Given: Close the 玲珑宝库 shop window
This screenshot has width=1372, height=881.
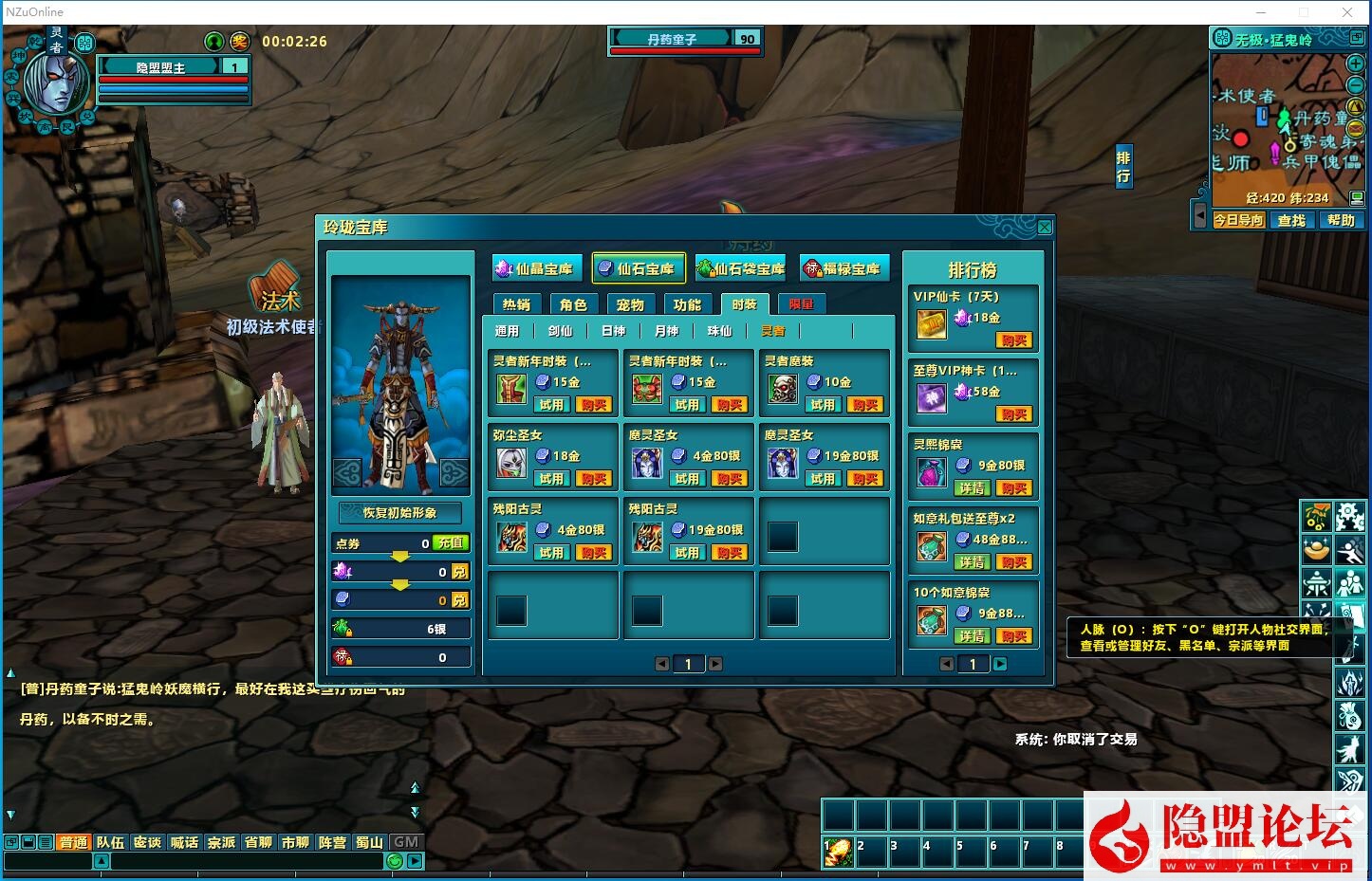Looking at the screenshot, I should [1045, 228].
